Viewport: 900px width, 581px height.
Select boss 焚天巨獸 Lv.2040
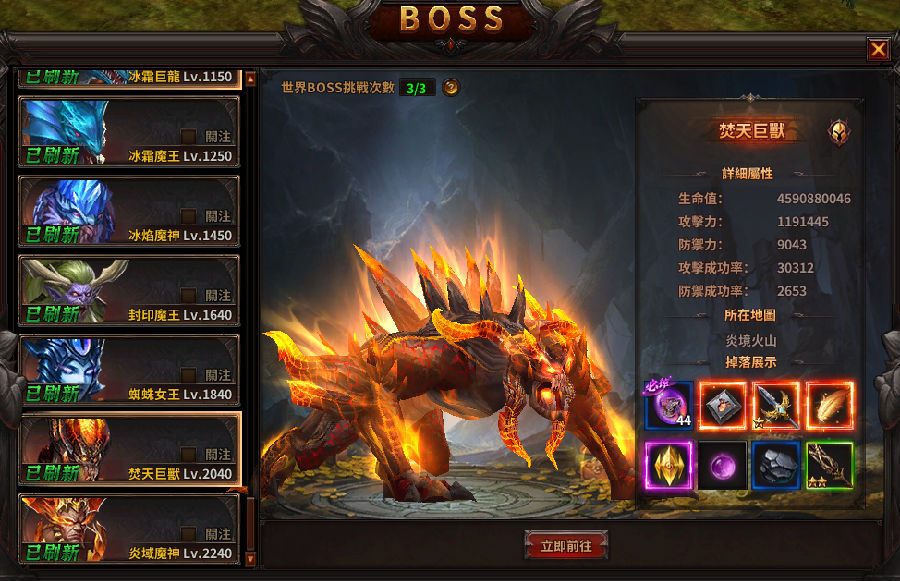[130, 448]
